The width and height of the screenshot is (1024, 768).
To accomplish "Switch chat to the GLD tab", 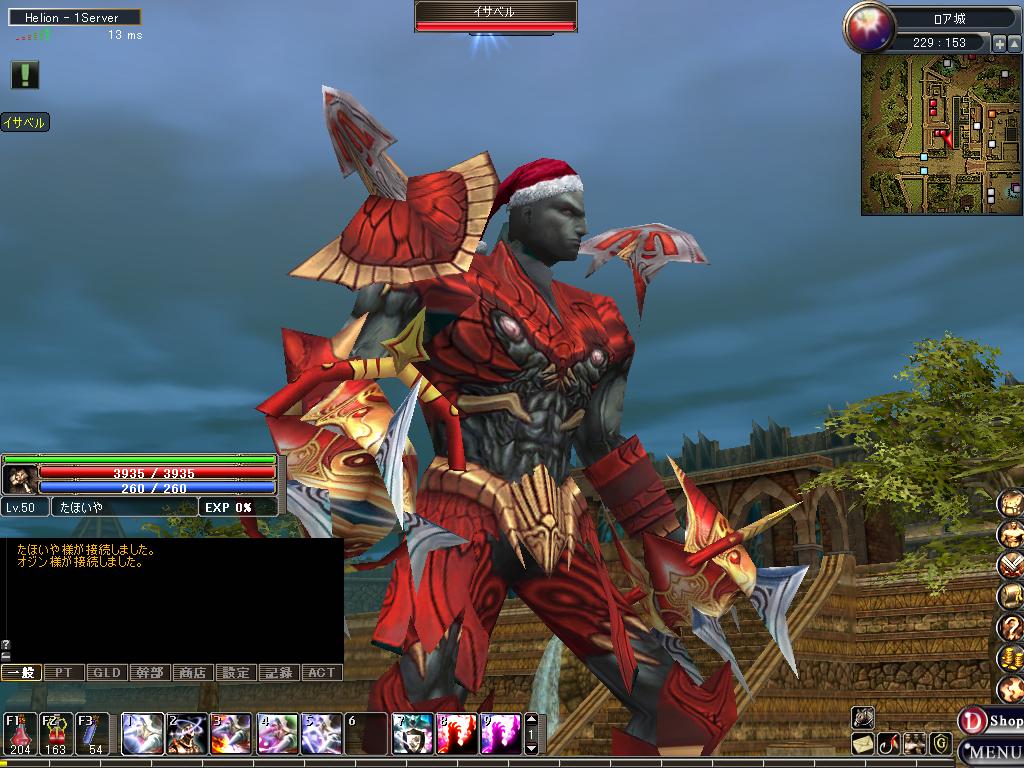I will coord(107,673).
